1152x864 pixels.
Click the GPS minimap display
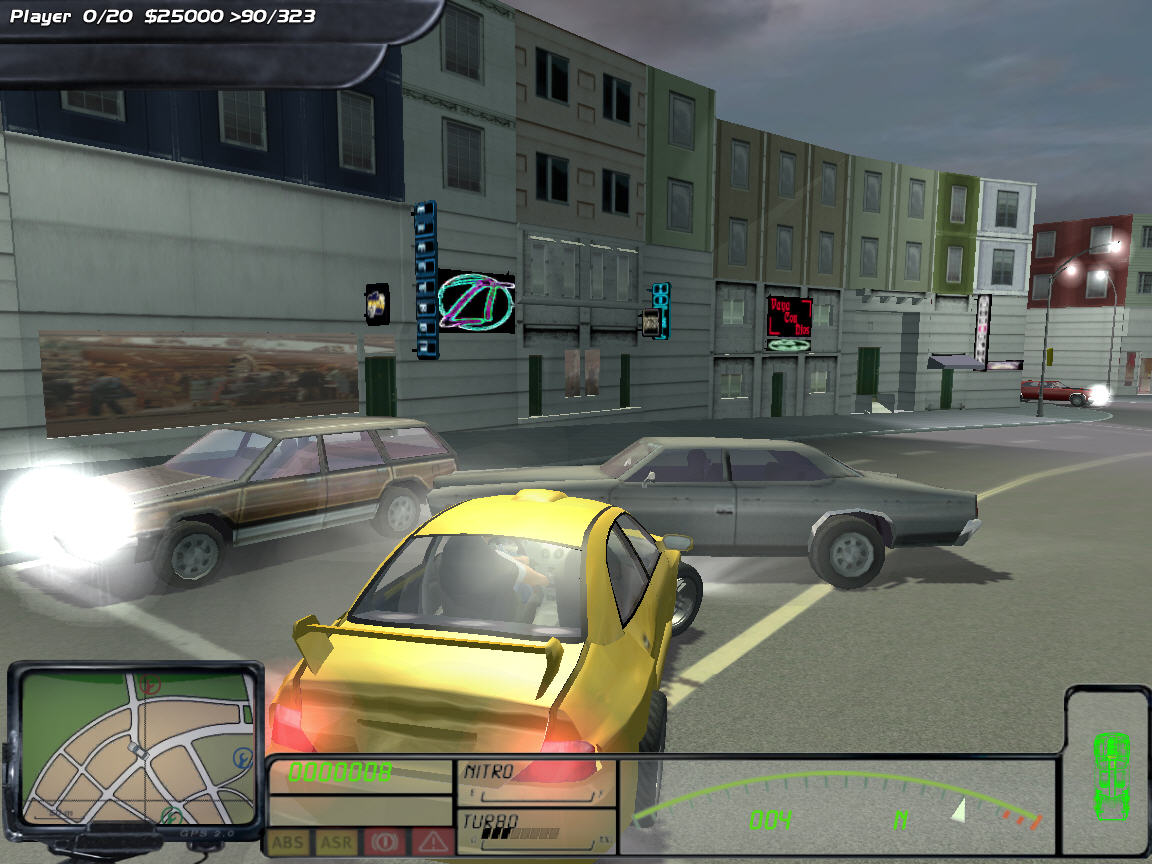coord(137,746)
